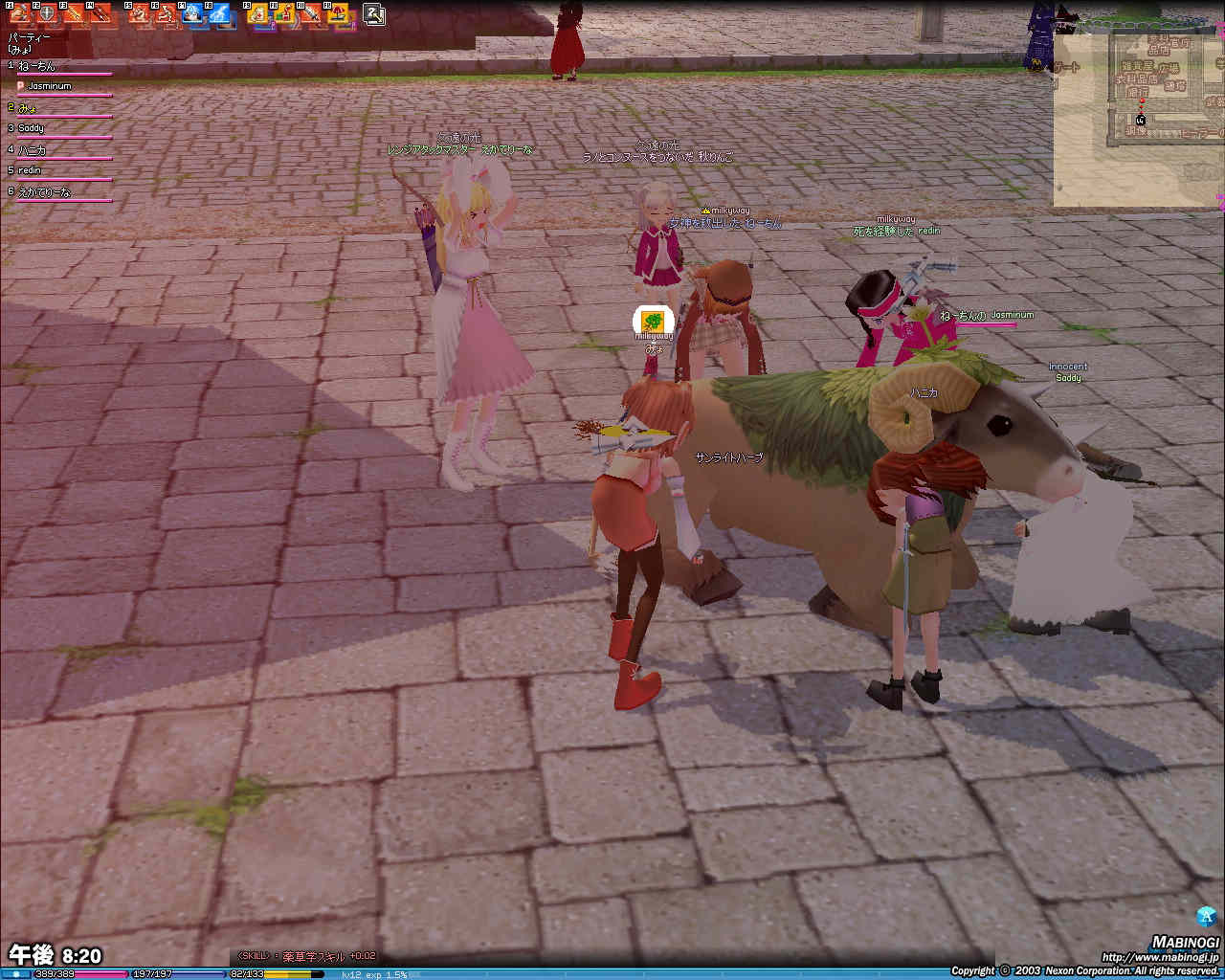Trigger the F5 orange skill icon

[140, 14]
